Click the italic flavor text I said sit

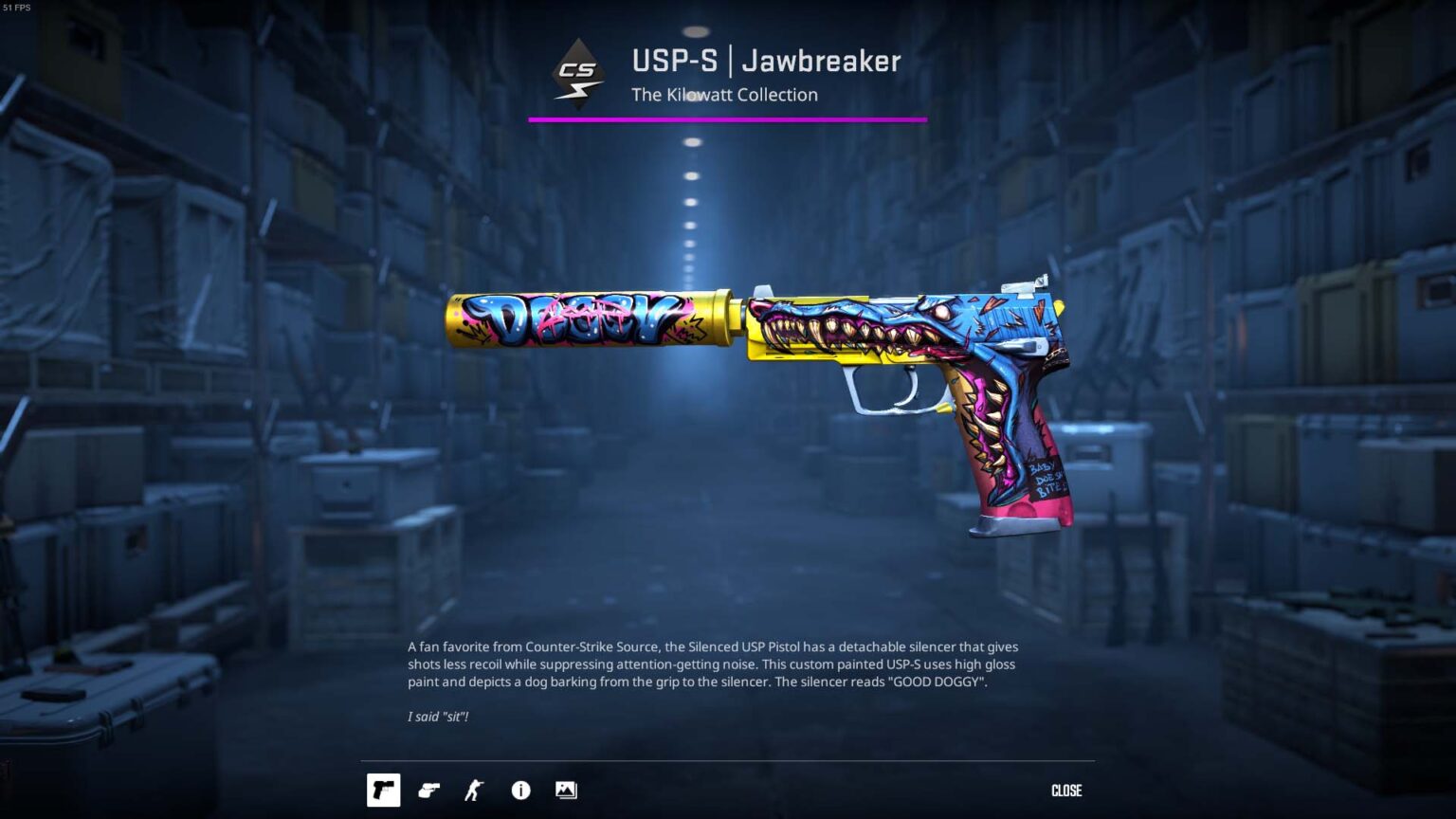click(x=437, y=717)
